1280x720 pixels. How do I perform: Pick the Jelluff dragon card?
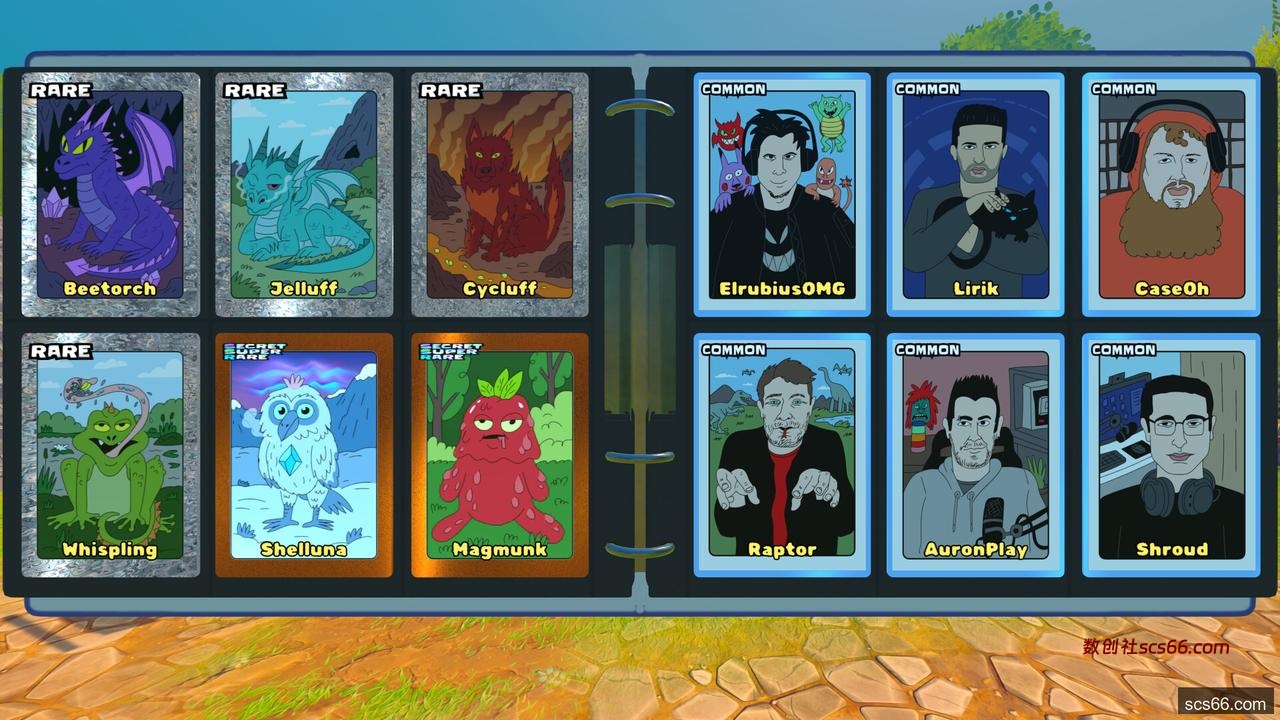point(304,195)
